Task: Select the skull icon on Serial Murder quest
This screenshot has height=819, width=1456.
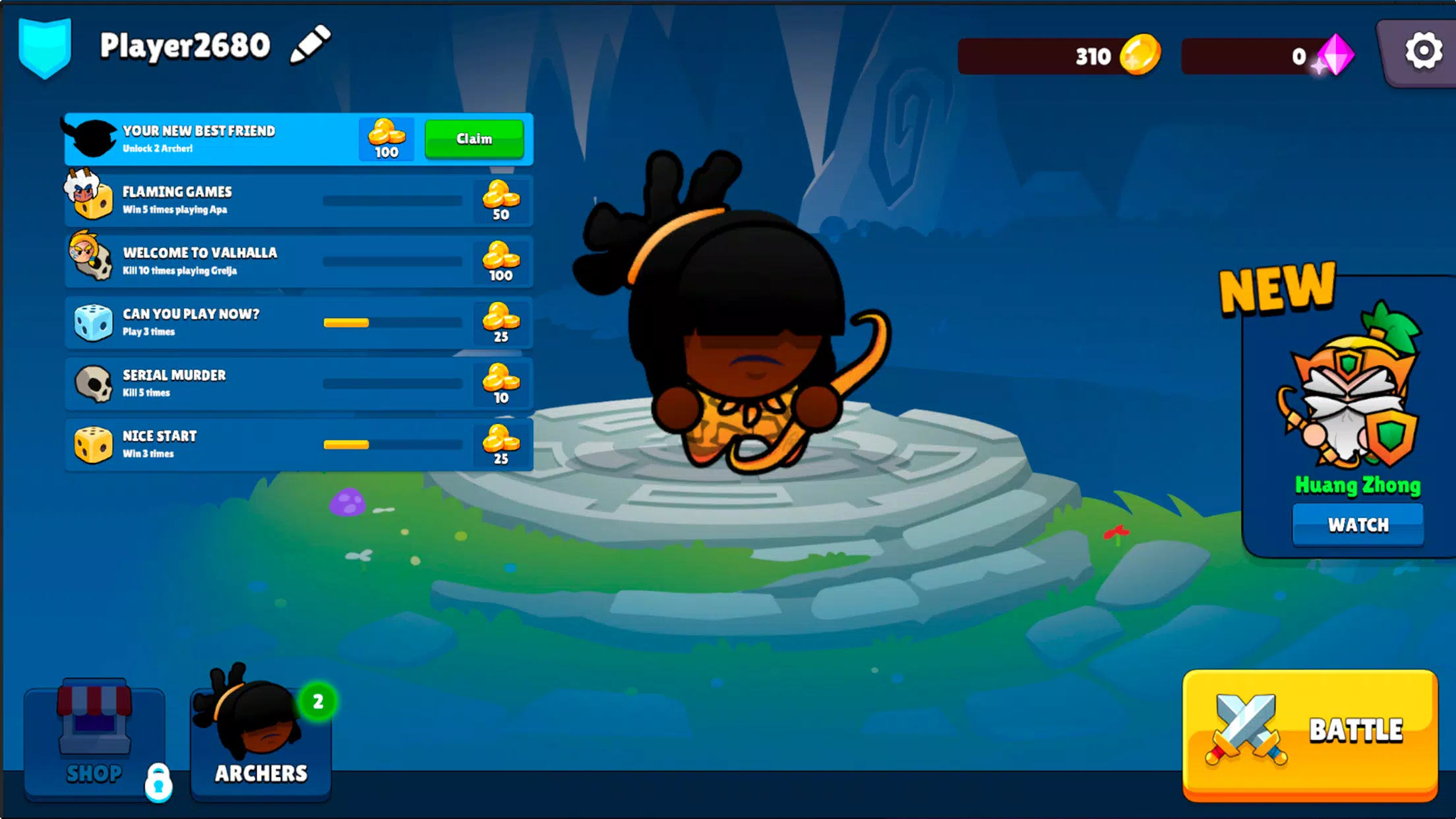Action: click(x=93, y=384)
